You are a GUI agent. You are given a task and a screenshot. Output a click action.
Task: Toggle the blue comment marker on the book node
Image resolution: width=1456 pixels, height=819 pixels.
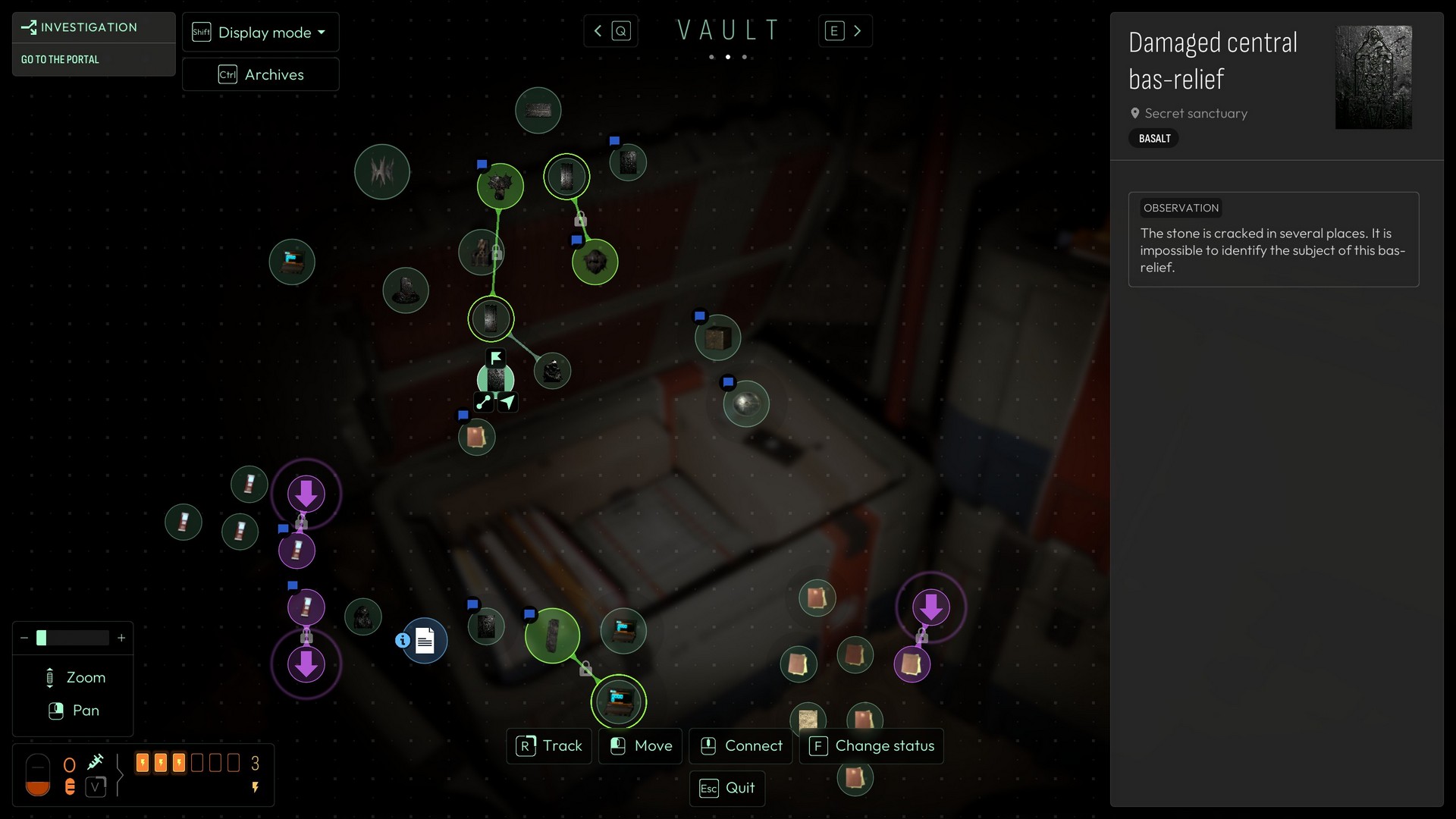(463, 415)
